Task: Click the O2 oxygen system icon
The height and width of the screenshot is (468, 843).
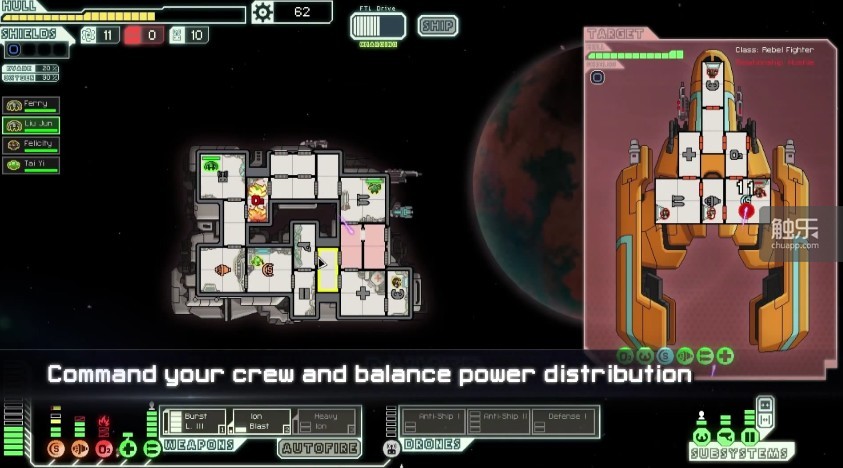Action: click(x=103, y=448)
